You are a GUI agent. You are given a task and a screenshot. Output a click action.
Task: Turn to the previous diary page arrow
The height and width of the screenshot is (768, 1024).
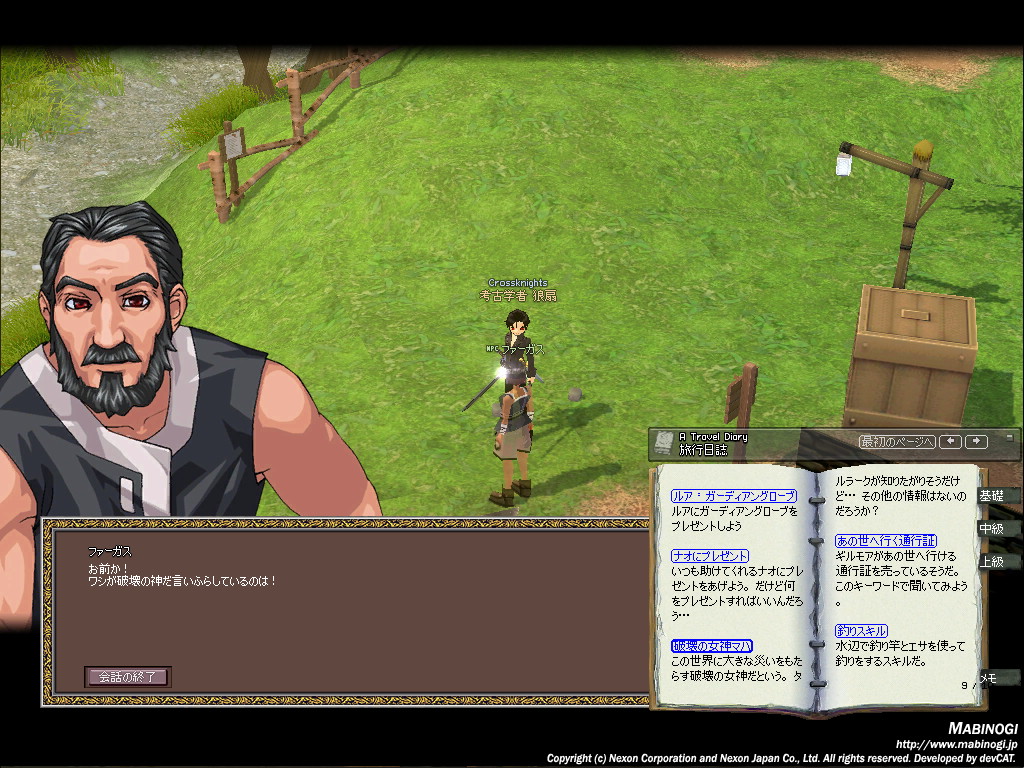951,442
